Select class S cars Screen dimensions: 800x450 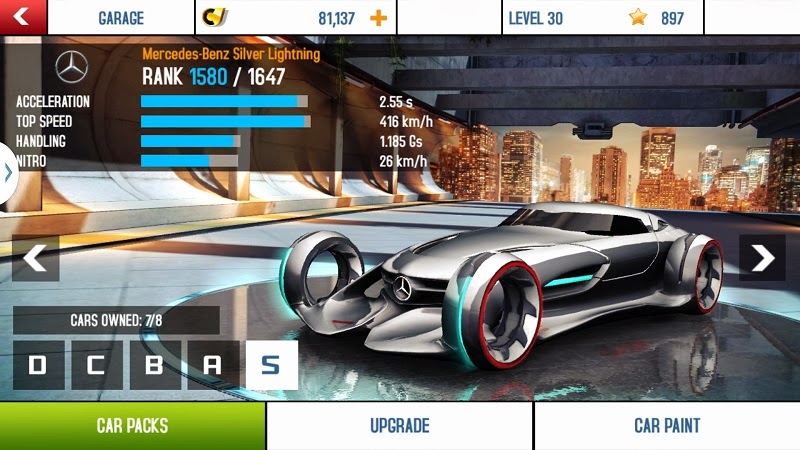tap(271, 365)
